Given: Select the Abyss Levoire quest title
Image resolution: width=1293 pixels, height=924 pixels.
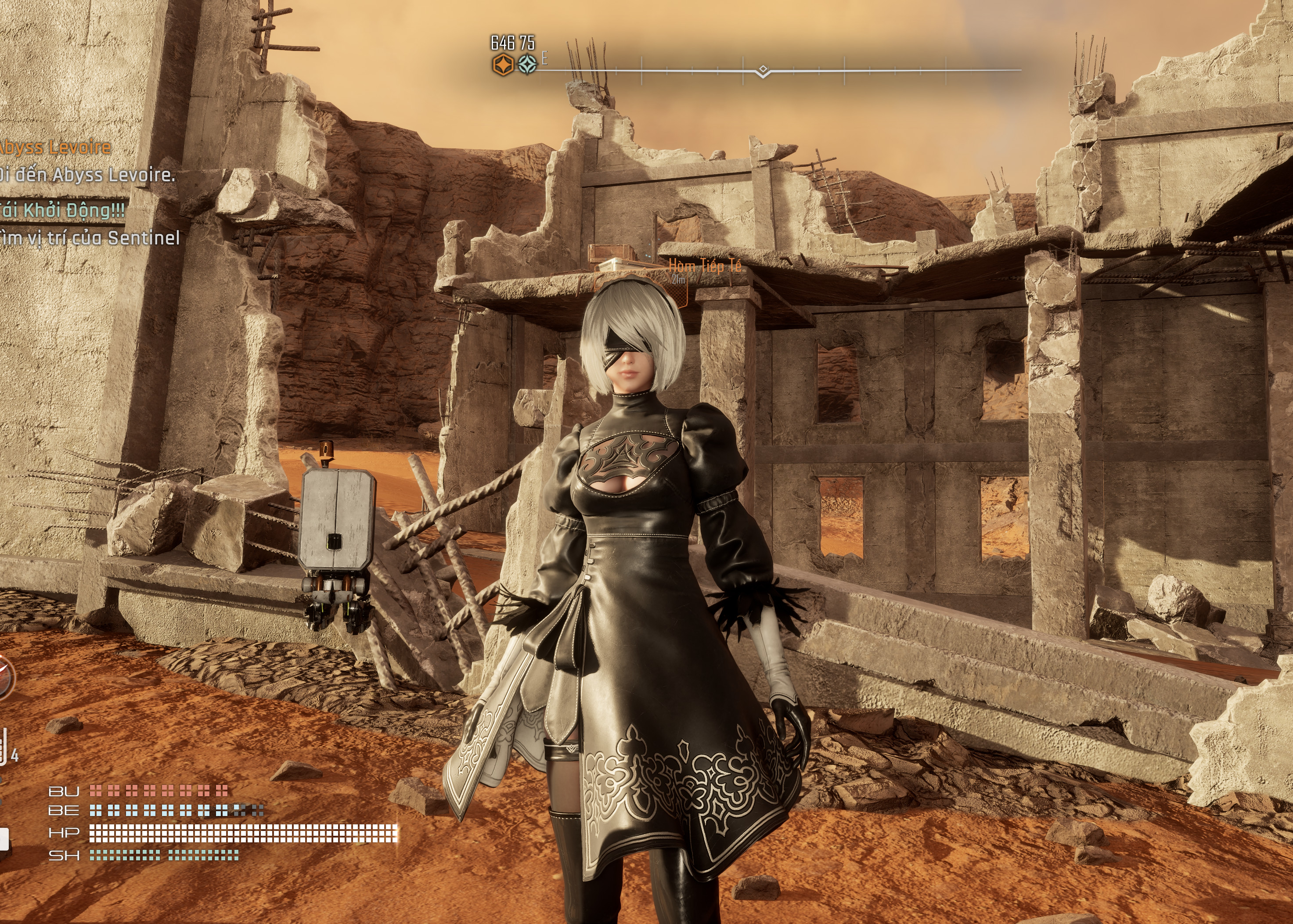Looking at the screenshot, I should [55, 148].
